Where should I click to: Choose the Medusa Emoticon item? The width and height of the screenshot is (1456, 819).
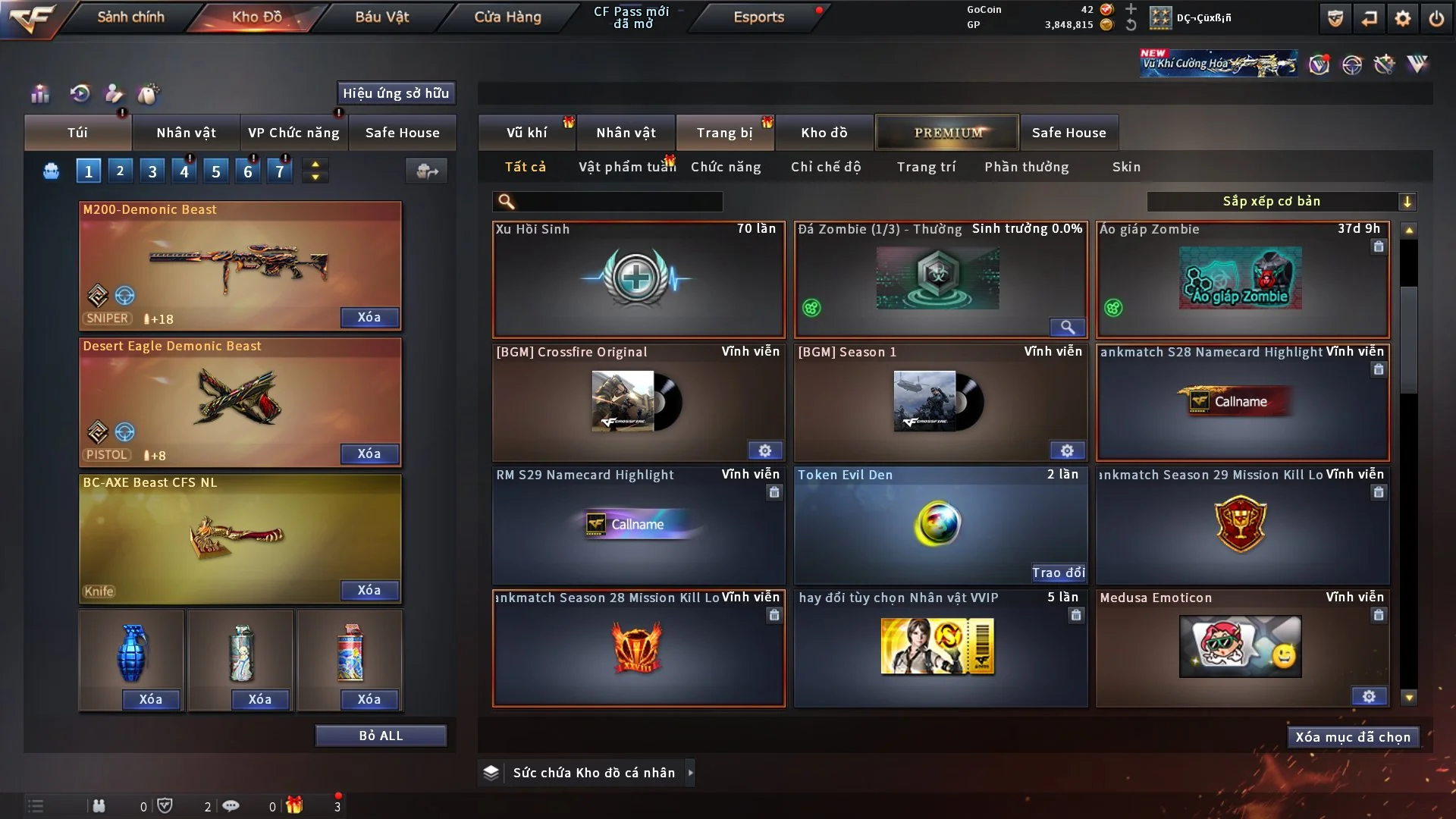coord(1241,648)
